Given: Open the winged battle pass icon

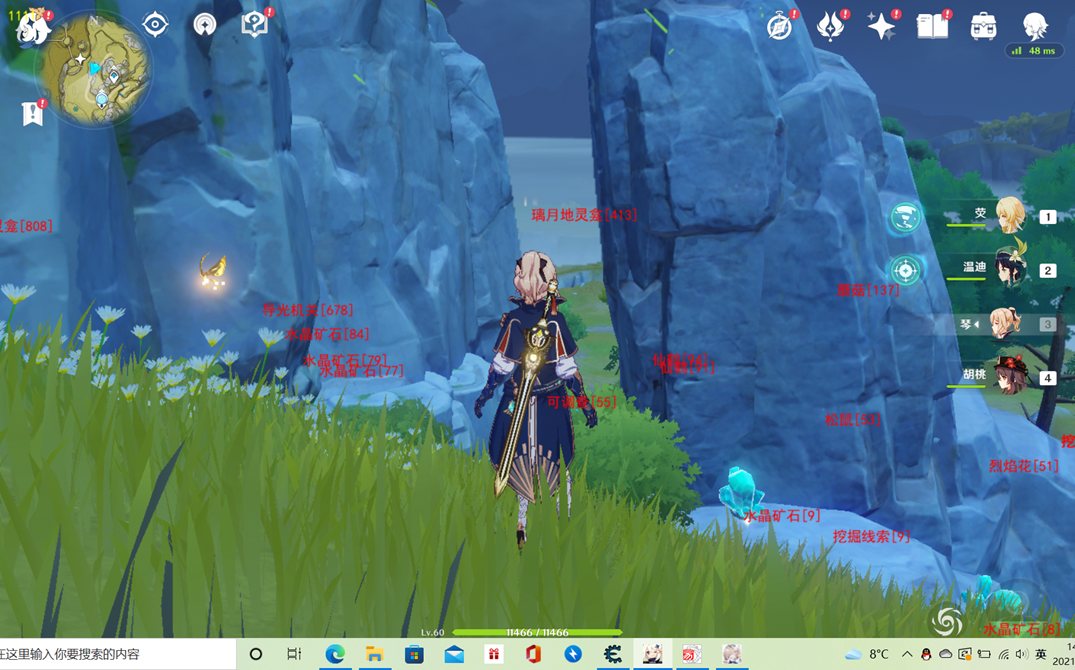Looking at the screenshot, I should point(830,26).
